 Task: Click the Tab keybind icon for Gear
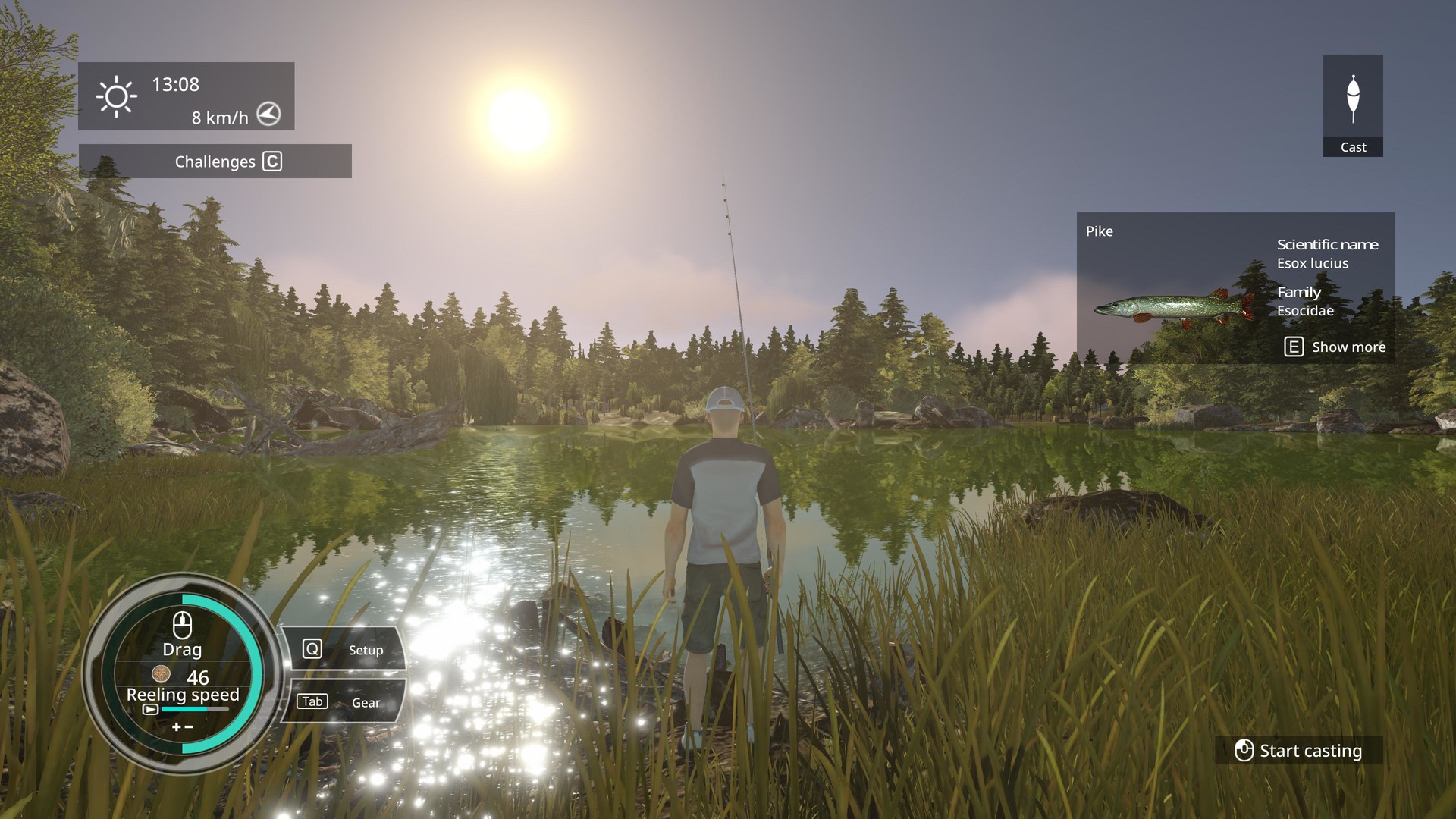pos(311,701)
